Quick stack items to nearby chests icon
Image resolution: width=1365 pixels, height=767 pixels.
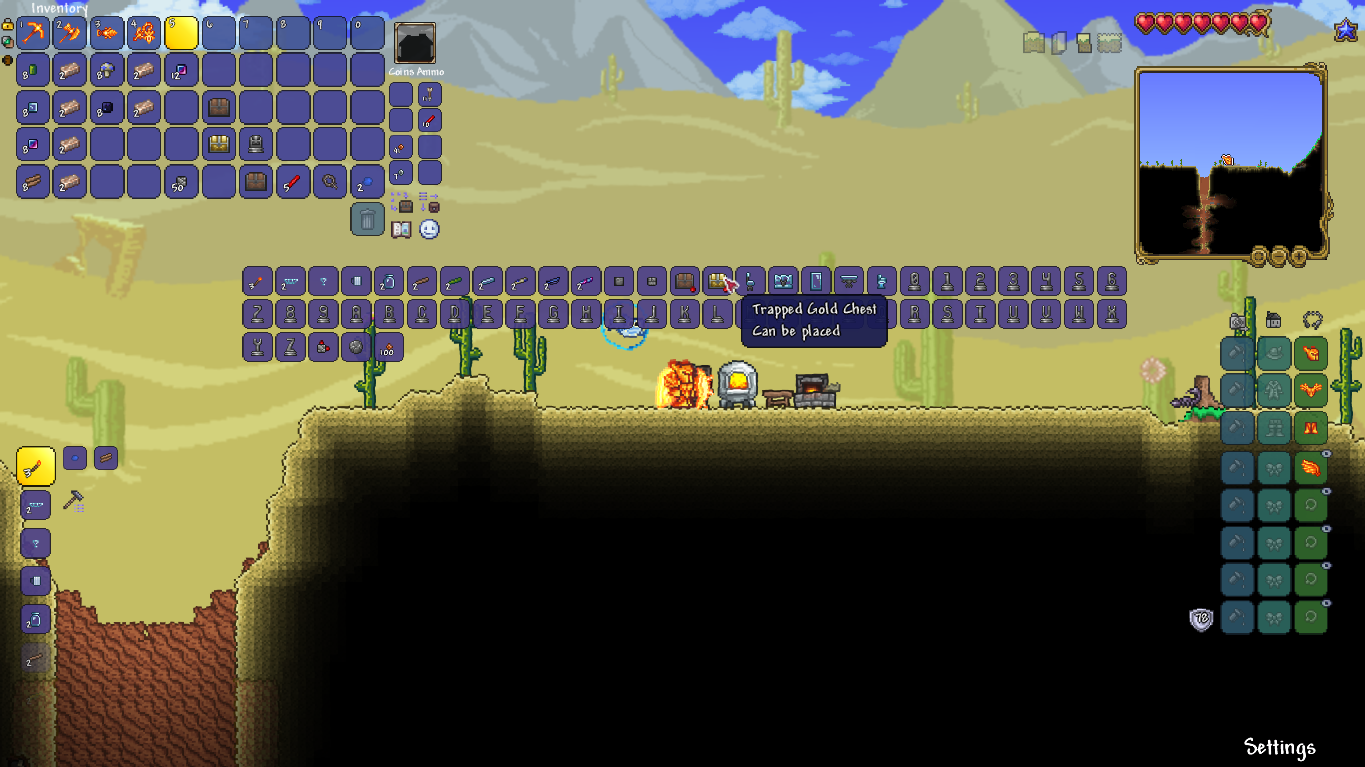(x=405, y=206)
